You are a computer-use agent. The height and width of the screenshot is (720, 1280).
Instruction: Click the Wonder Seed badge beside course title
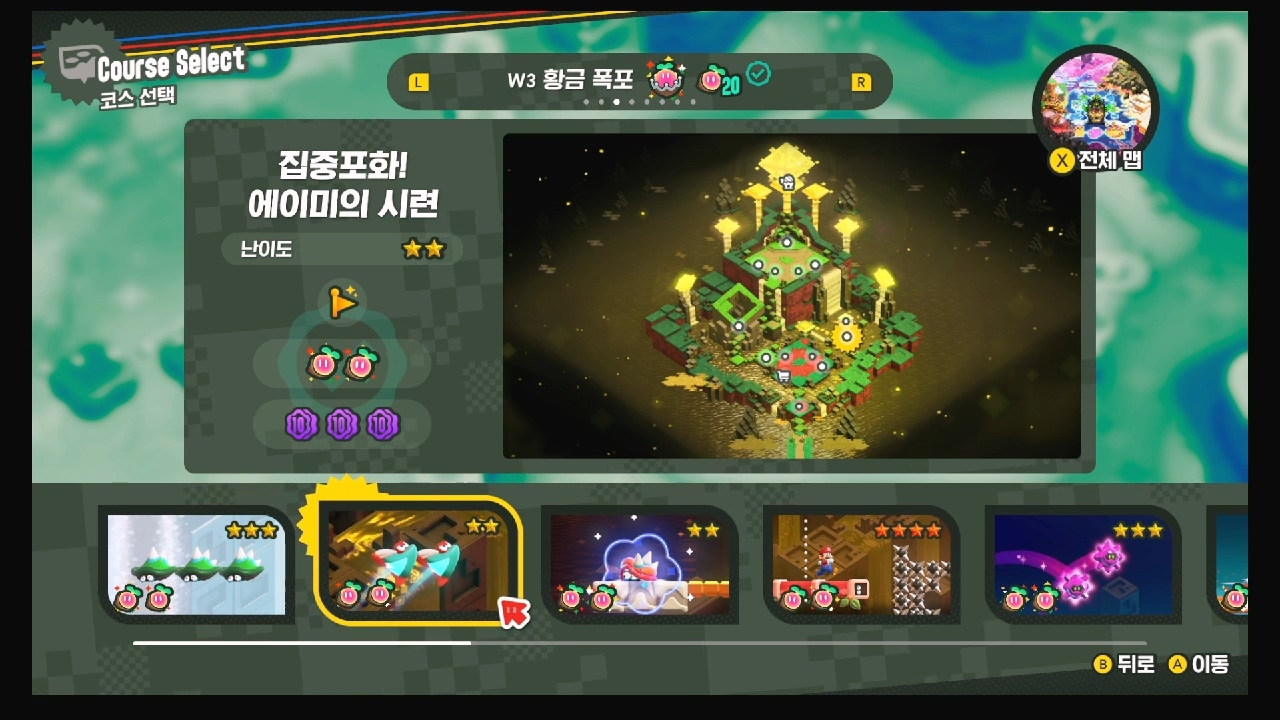click(665, 80)
